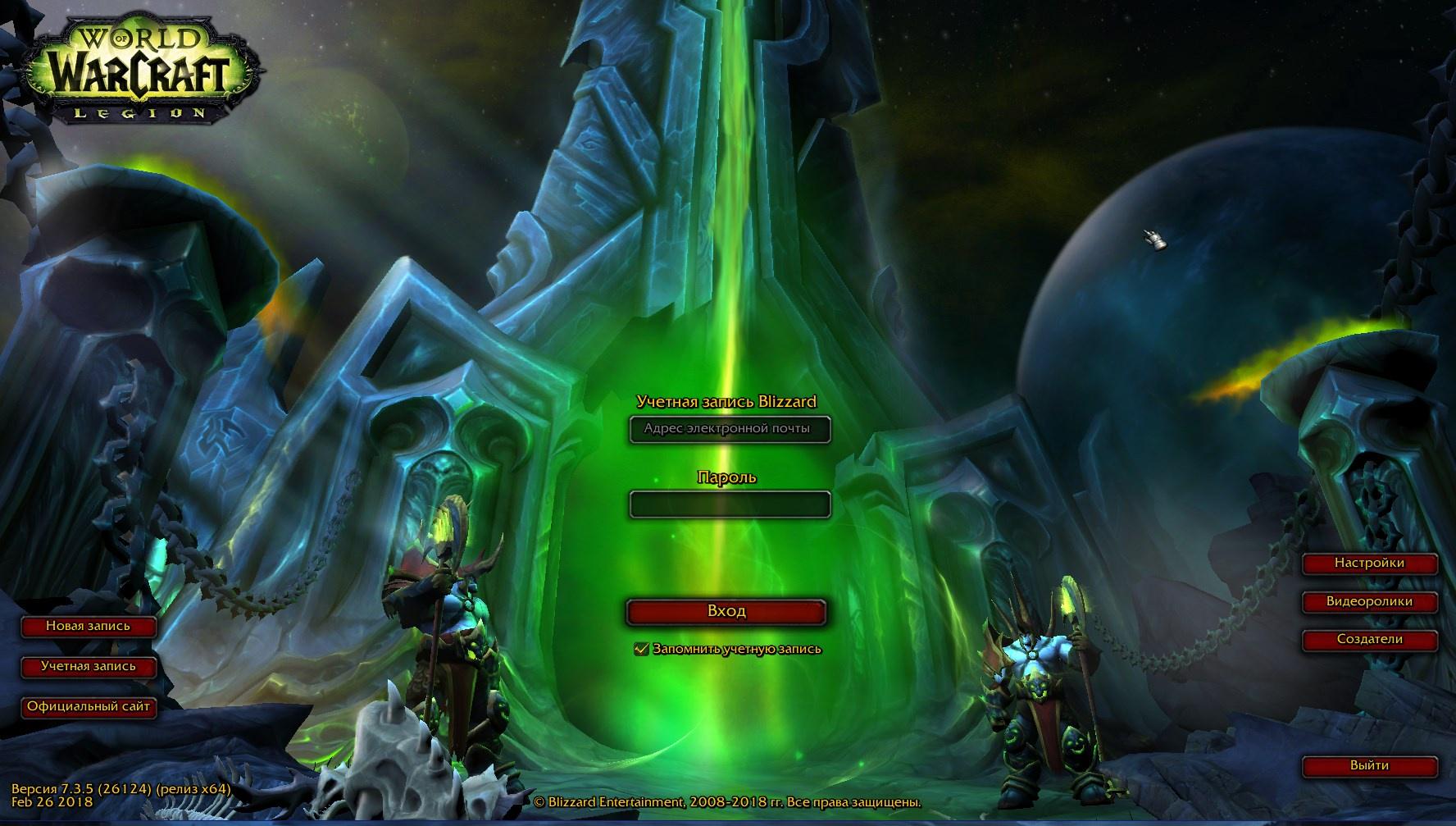Open Настройки to adjust game settings
1456x826 pixels.
pos(1372,563)
